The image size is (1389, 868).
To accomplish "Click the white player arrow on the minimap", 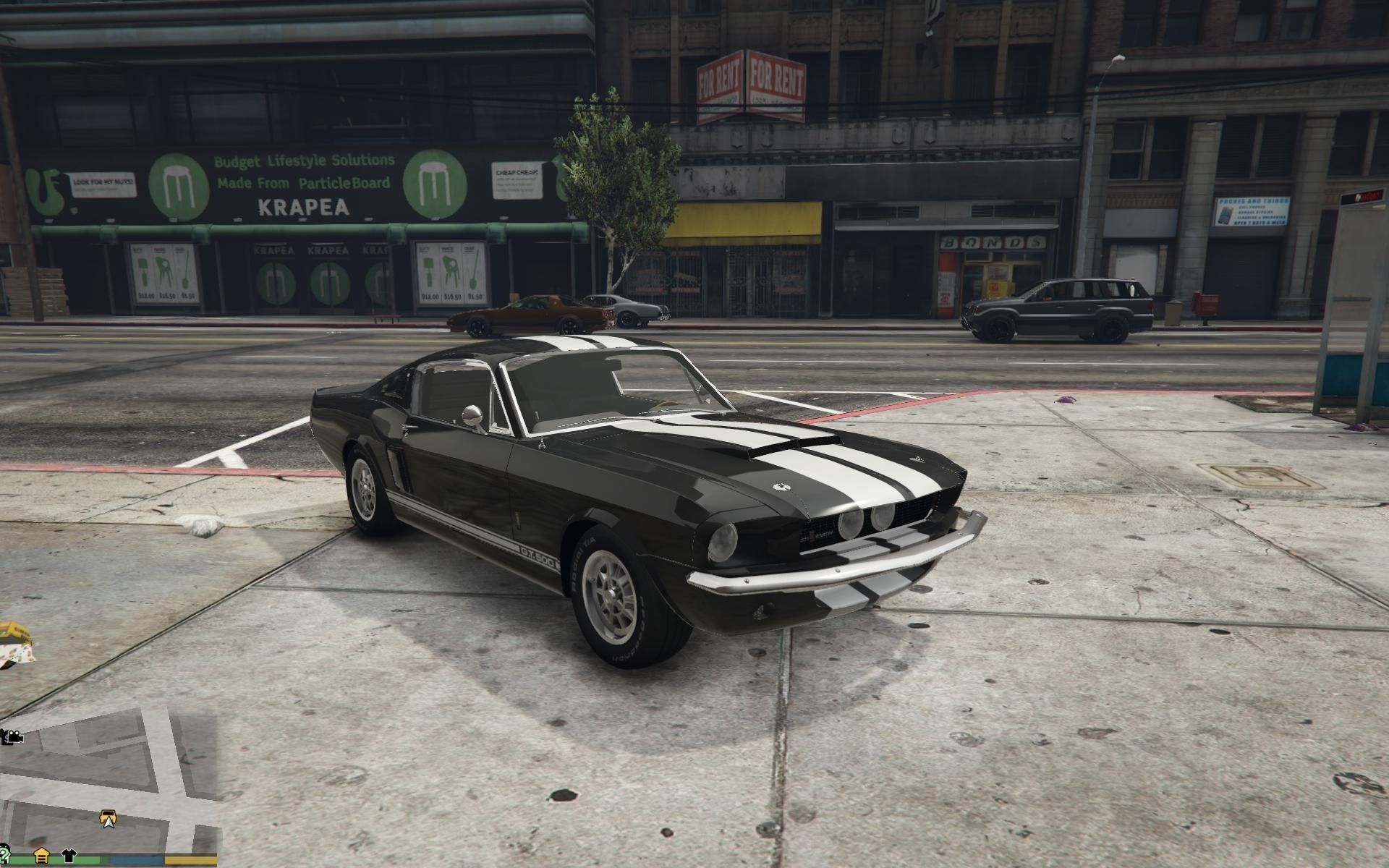I will click(x=109, y=824).
